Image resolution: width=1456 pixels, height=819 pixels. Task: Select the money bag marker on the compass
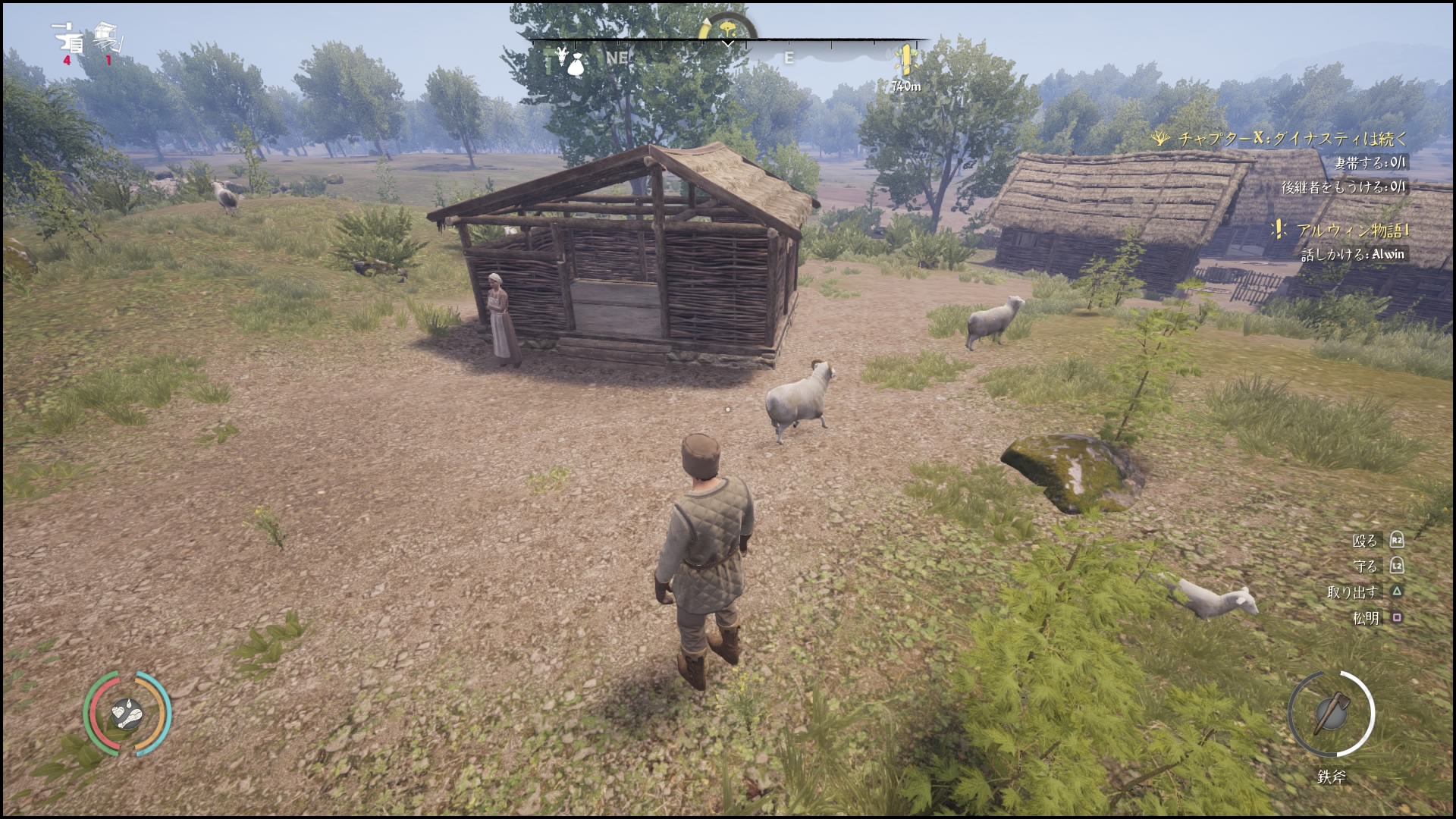575,61
